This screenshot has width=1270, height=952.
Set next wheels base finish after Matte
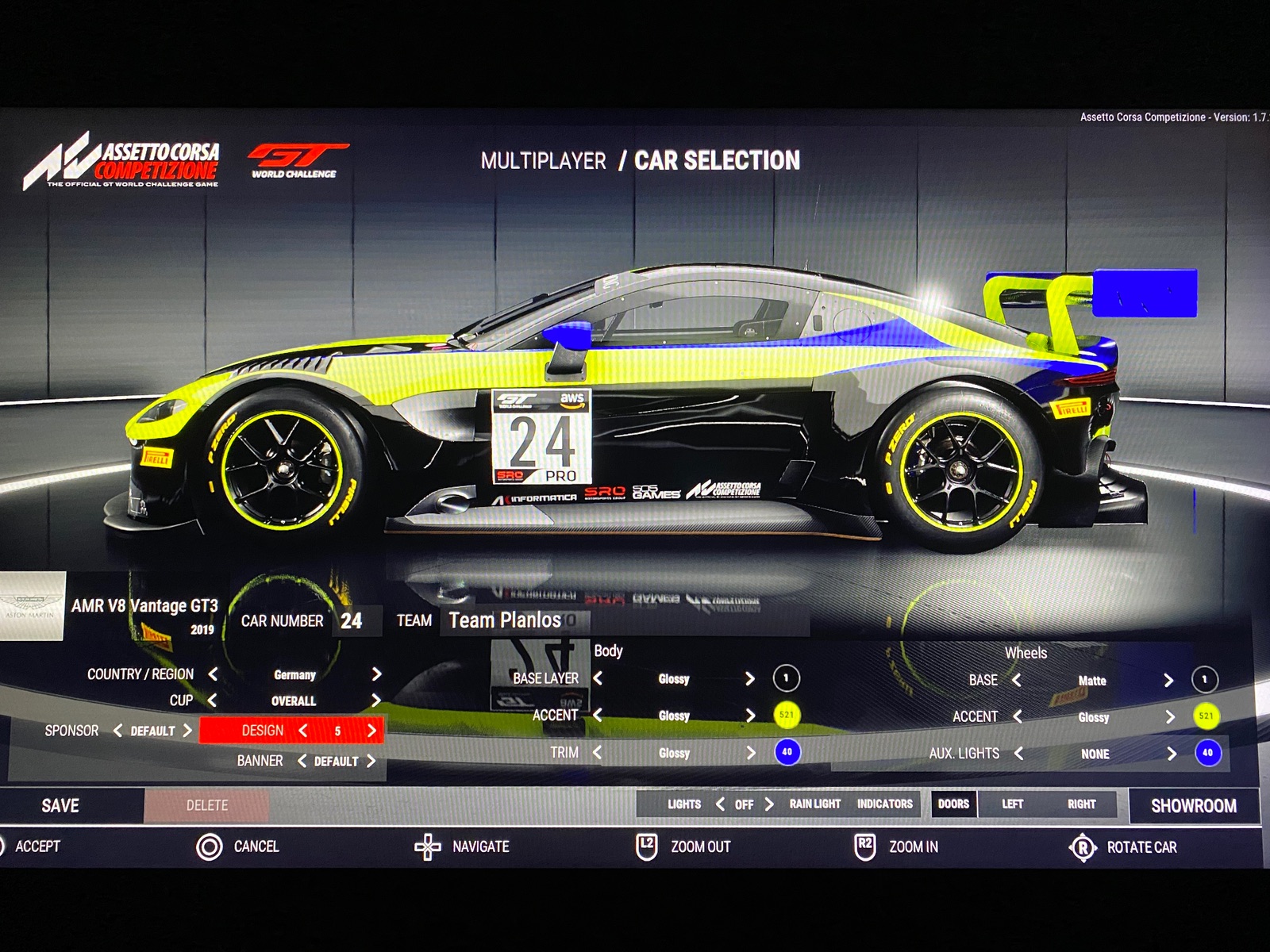tap(1168, 681)
